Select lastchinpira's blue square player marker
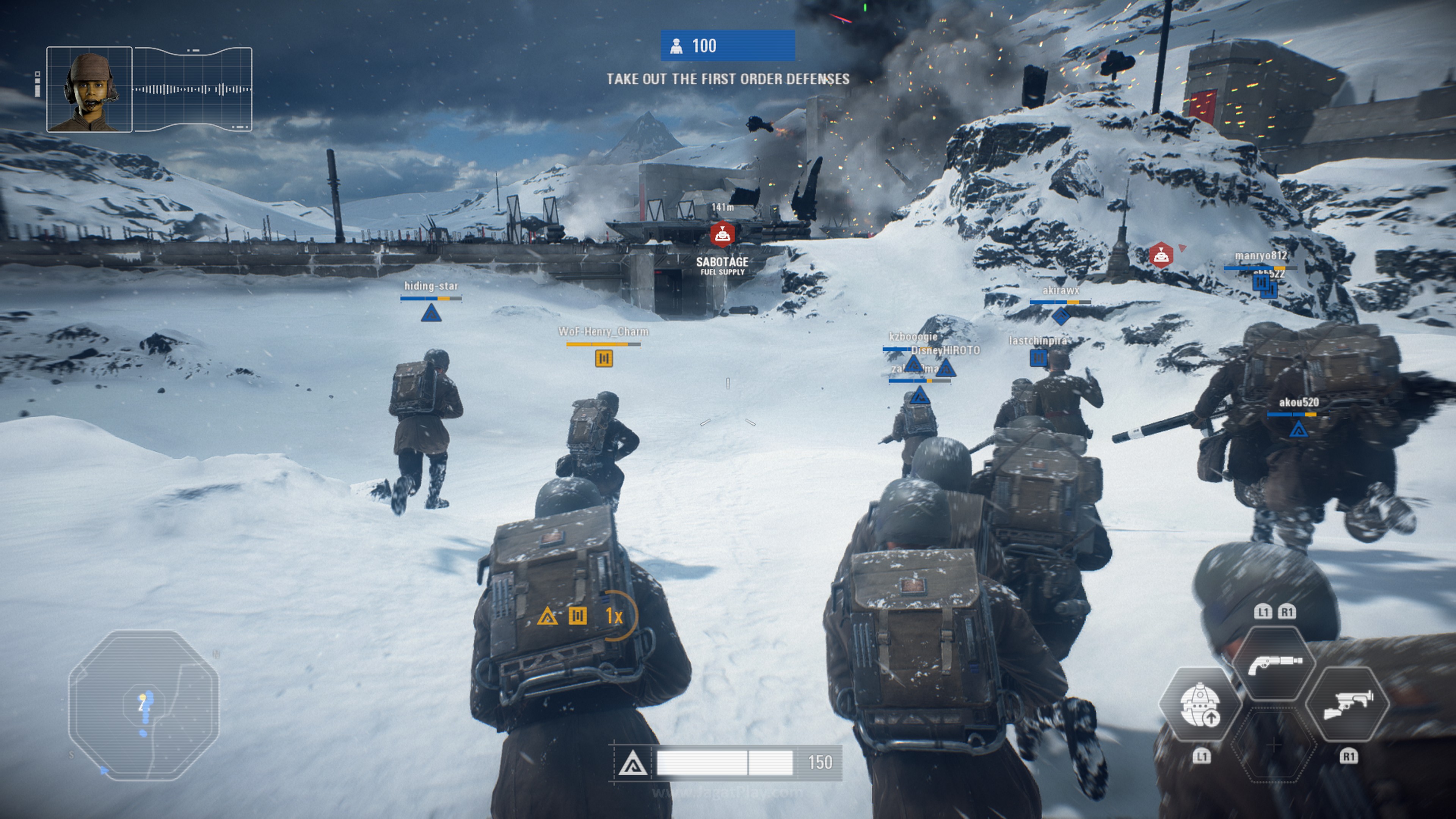 1038,358
